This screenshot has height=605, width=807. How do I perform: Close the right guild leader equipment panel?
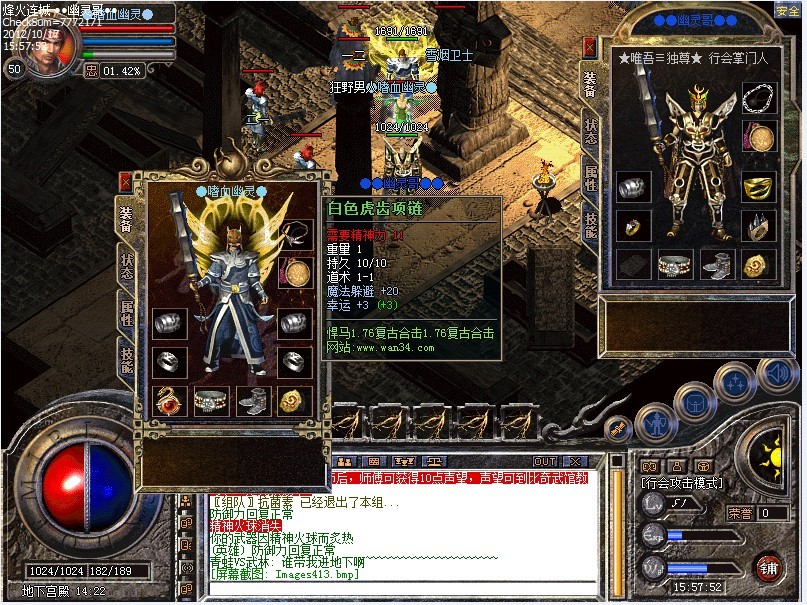click(590, 47)
